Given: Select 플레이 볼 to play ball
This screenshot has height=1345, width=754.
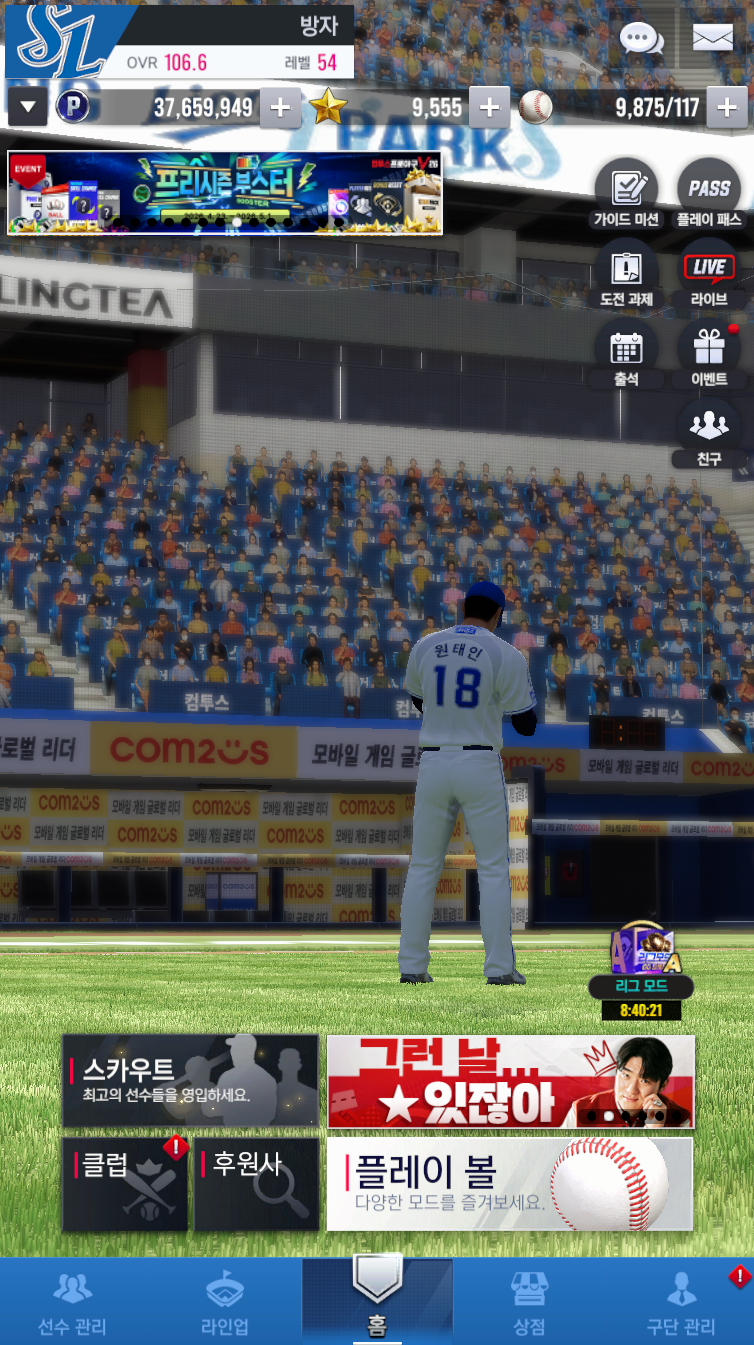Looking at the screenshot, I should point(509,1184).
